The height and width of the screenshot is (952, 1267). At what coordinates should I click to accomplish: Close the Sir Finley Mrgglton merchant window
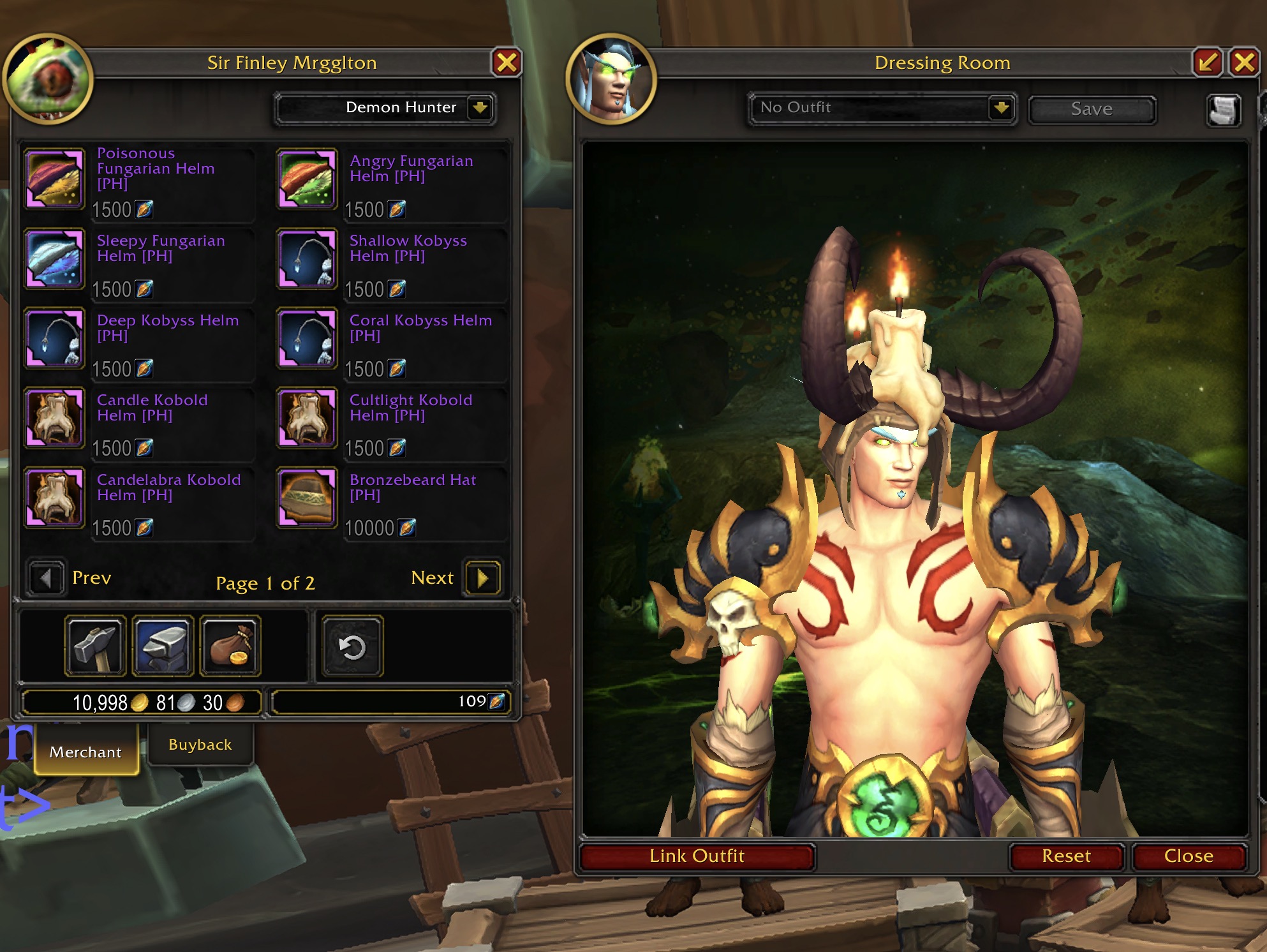(x=507, y=63)
